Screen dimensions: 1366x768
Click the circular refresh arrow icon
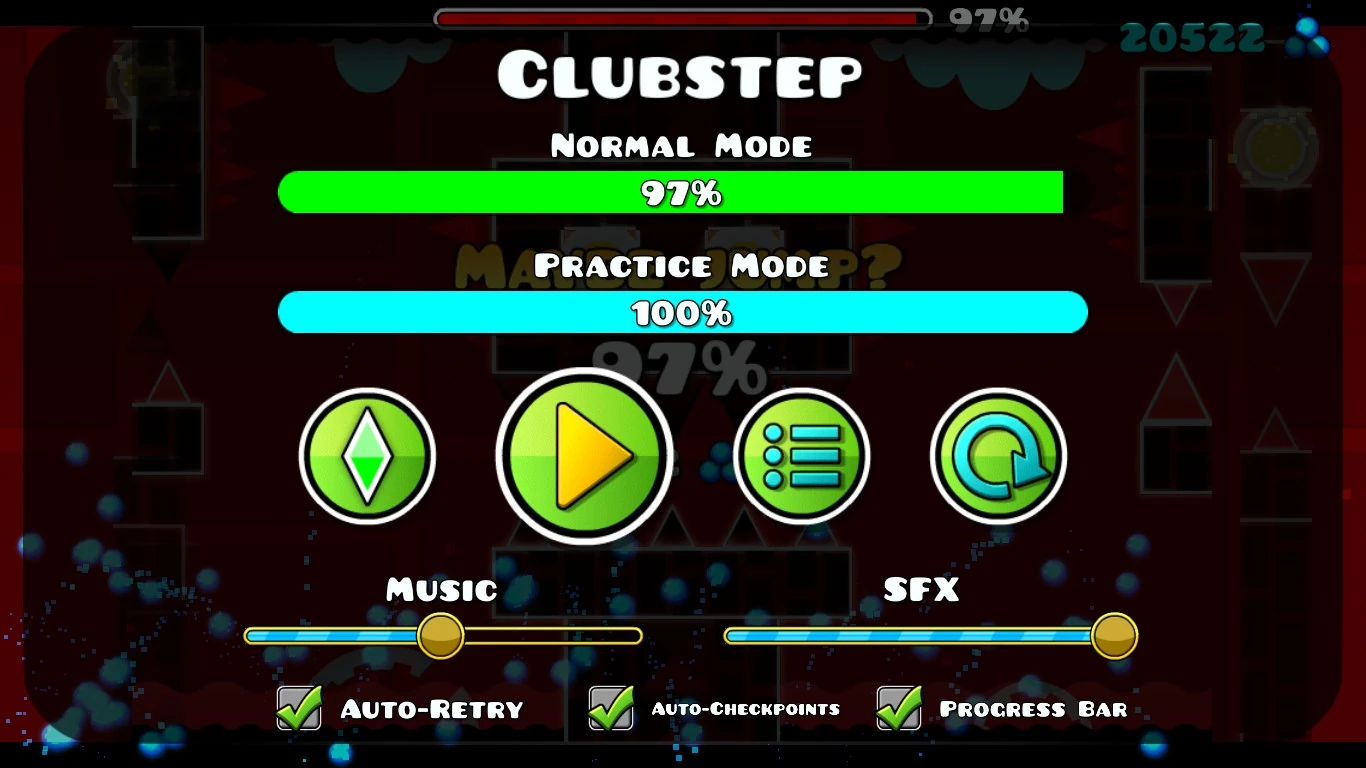[x=997, y=455]
